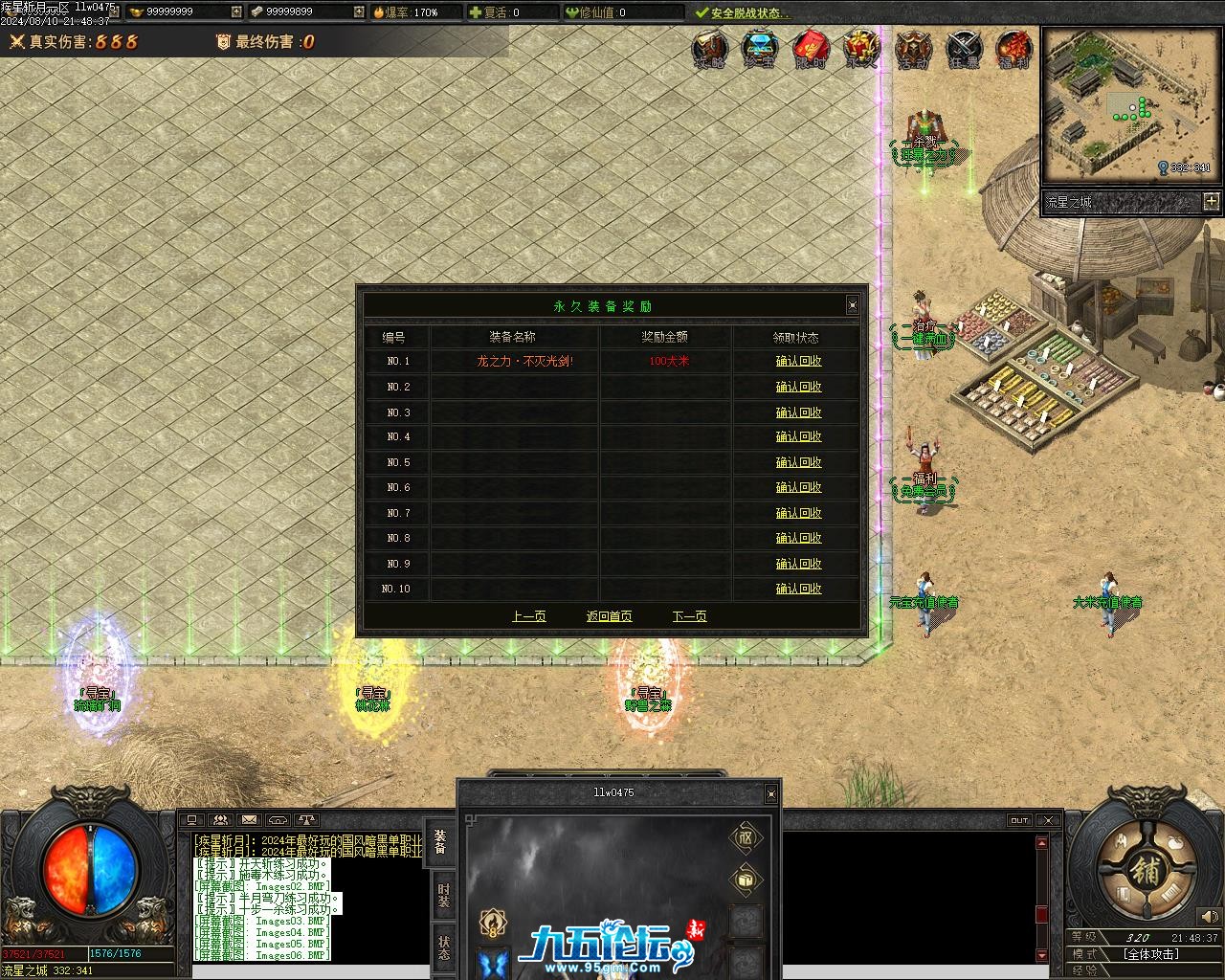Open the 珍宝 treasure icon
1225x980 pixels.
(x=759, y=49)
